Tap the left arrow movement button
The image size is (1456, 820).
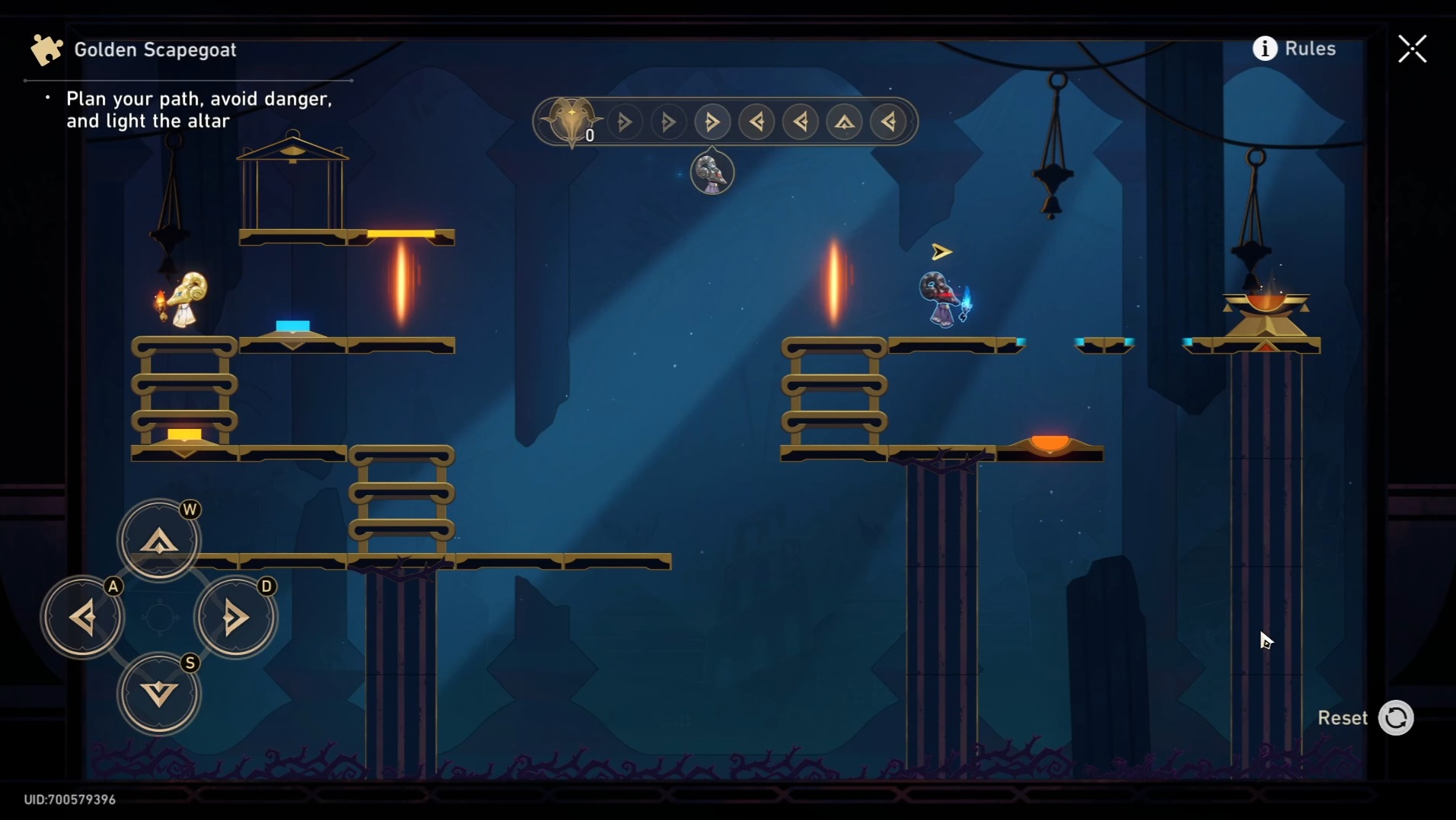tap(82, 617)
